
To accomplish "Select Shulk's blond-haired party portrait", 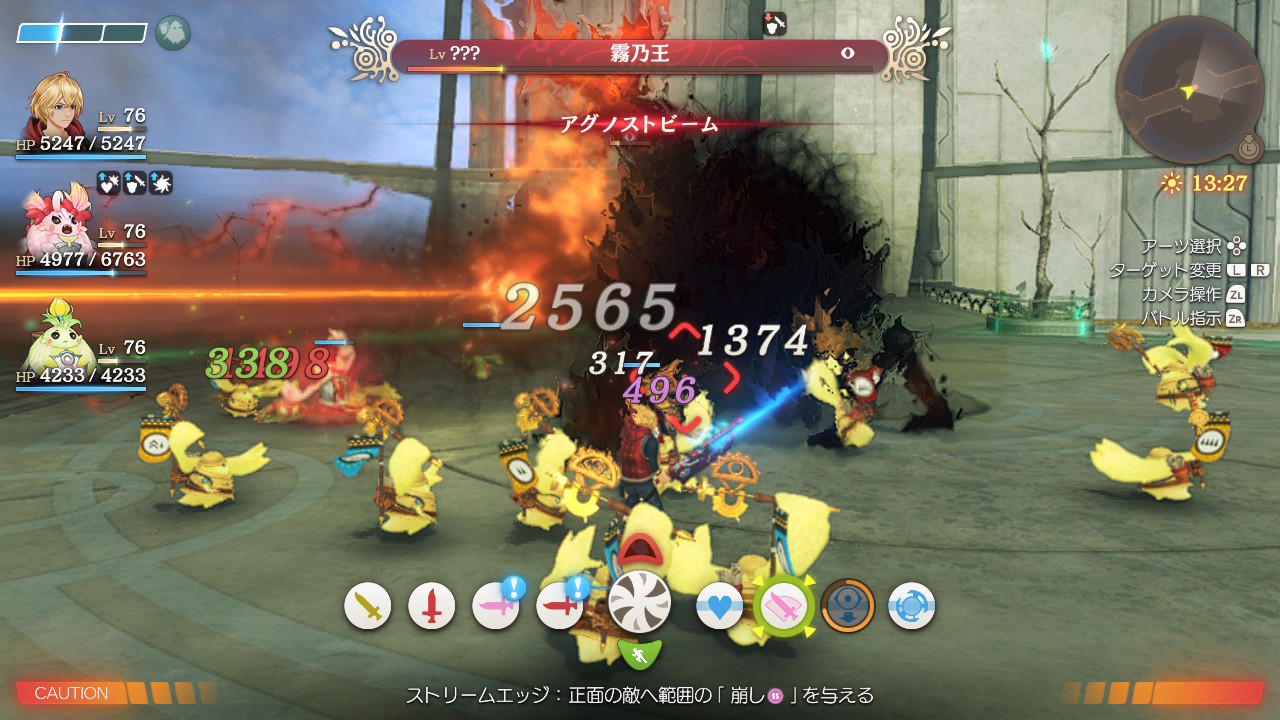I will pyautogui.click(x=58, y=108).
